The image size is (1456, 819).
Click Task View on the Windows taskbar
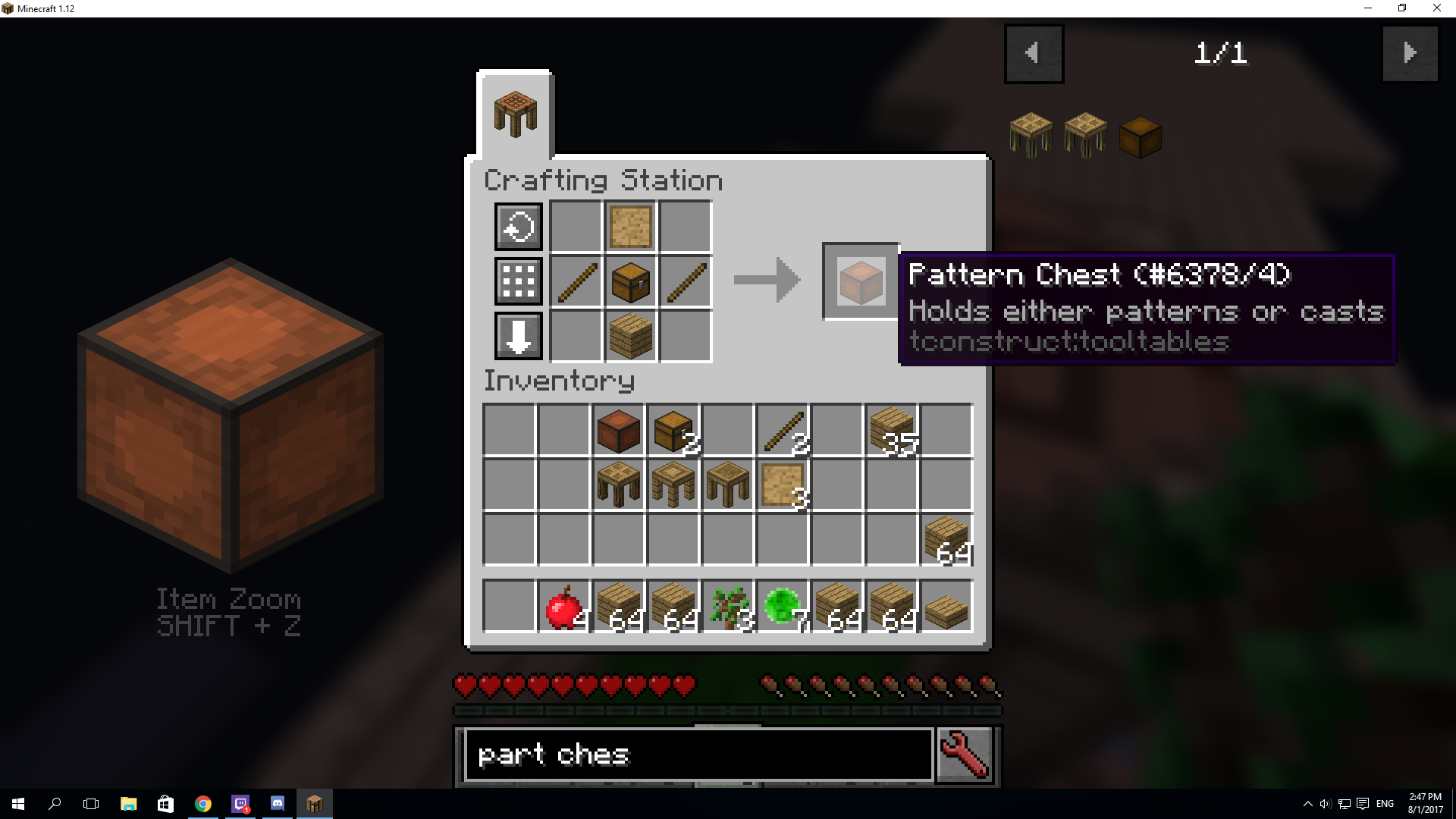[91, 803]
